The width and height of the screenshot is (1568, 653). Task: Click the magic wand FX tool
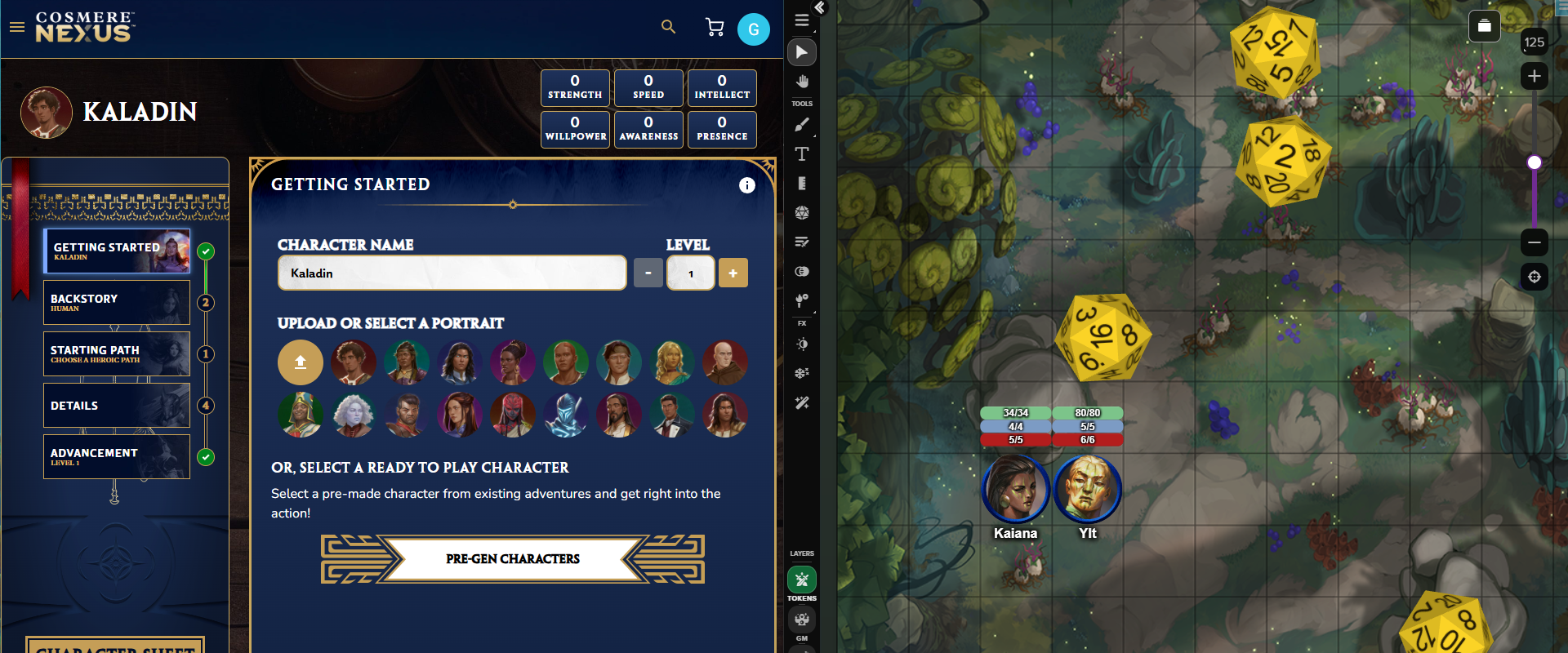pos(802,402)
